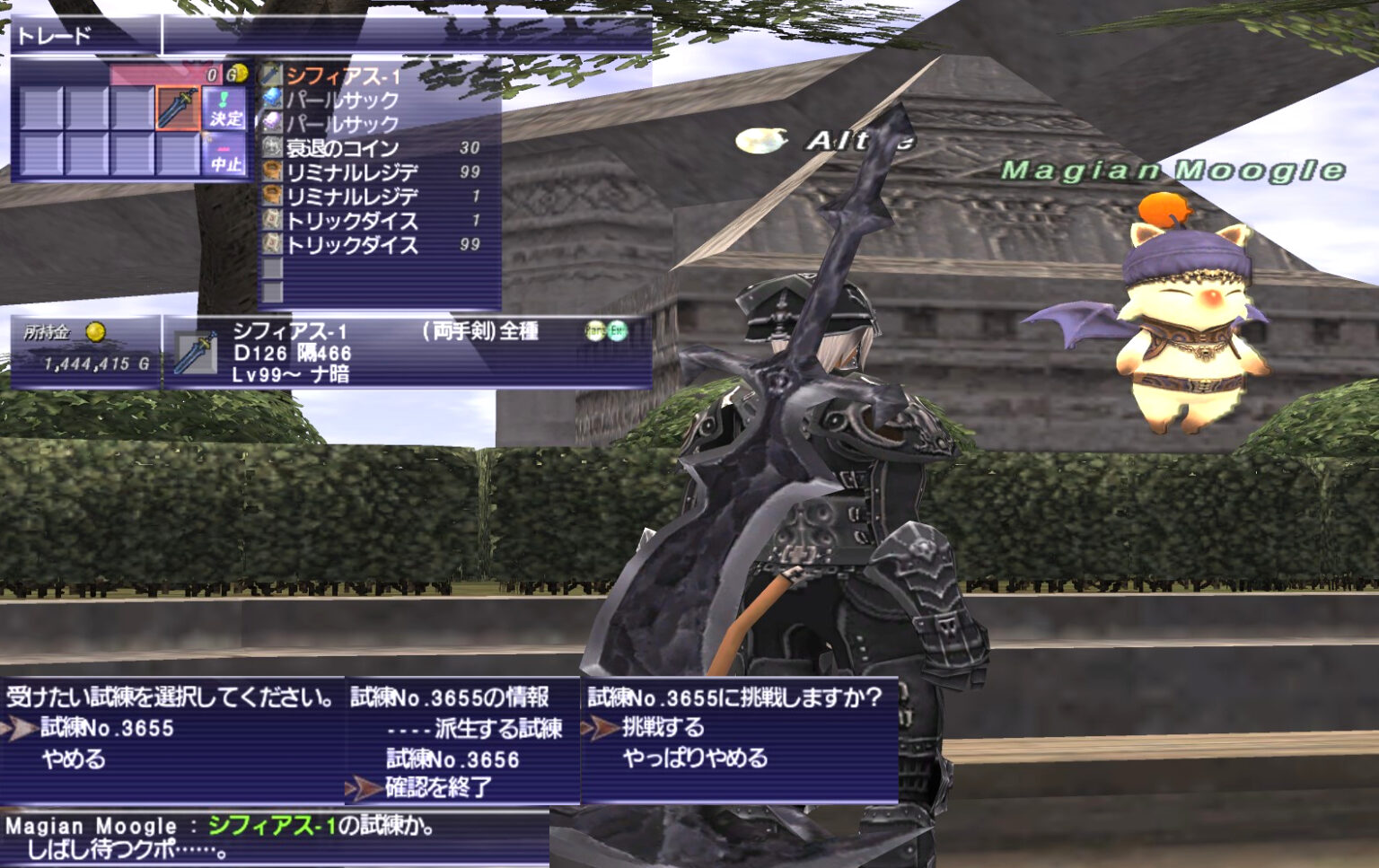Choose やっぱりやめる to decline the trial
Viewport: 1379px width, 868px height.
696,757
